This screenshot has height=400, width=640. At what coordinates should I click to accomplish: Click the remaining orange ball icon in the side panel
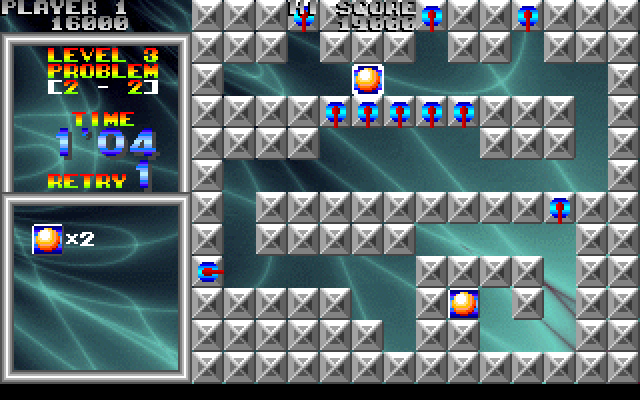point(47,239)
